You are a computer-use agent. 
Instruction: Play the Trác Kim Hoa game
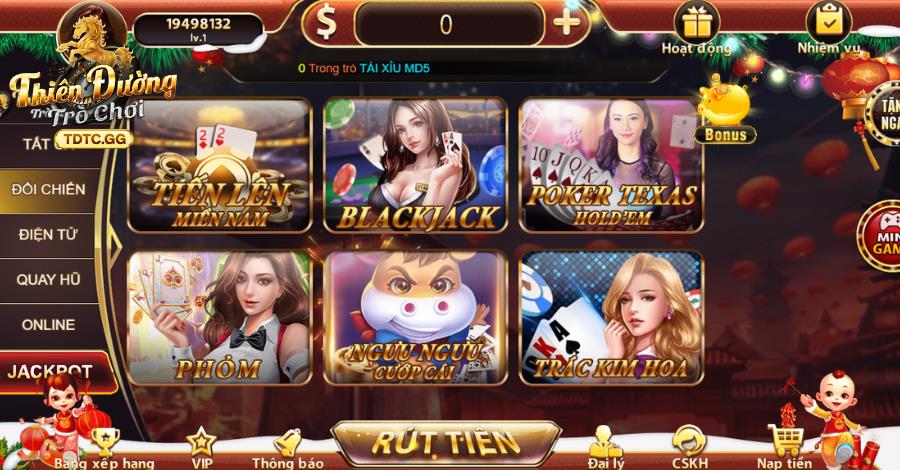(x=611, y=317)
